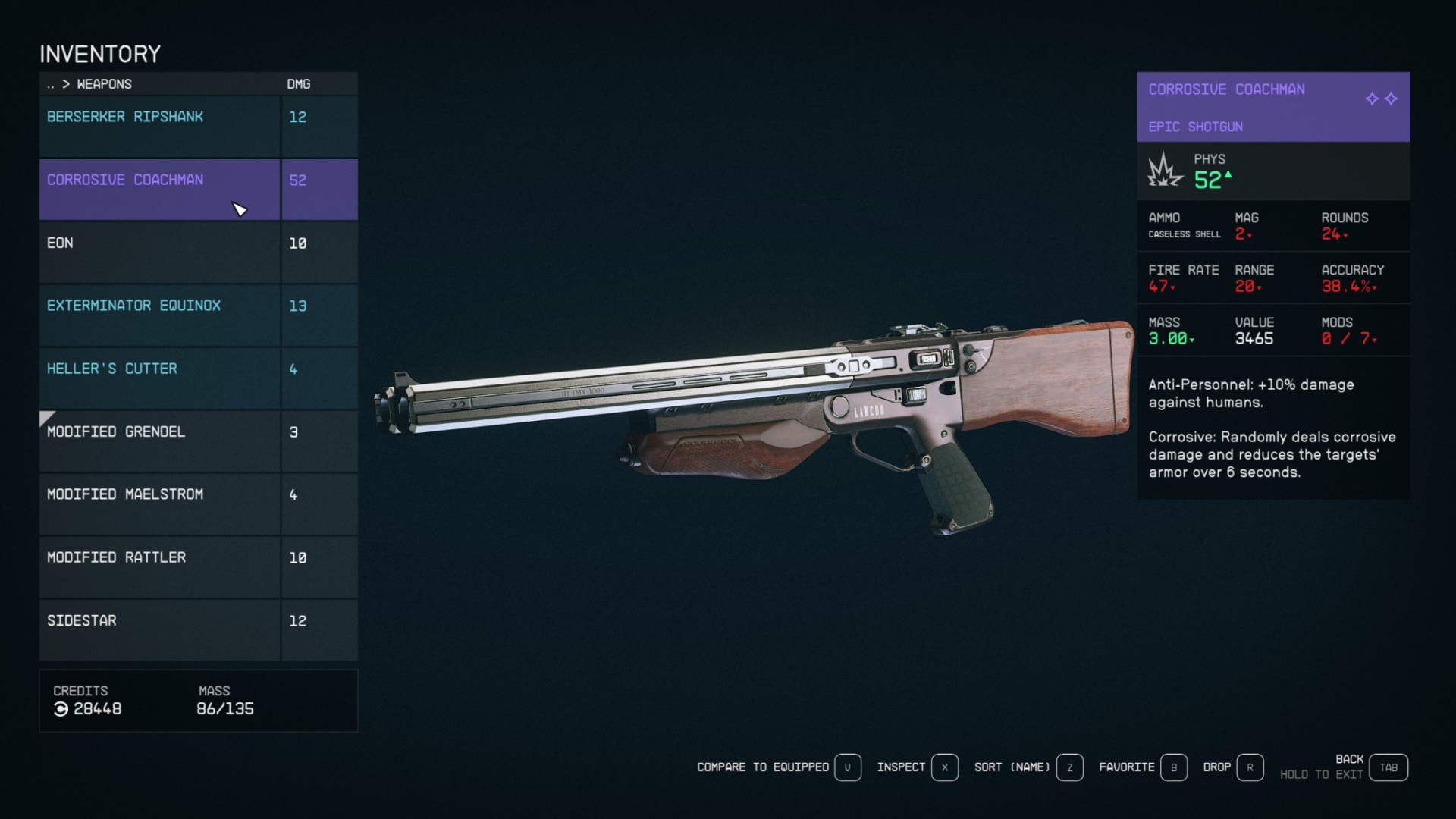The height and width of the screenshot is (819, 1456).
Task: Choose the Modified Grendel entry
Action: 159,441
